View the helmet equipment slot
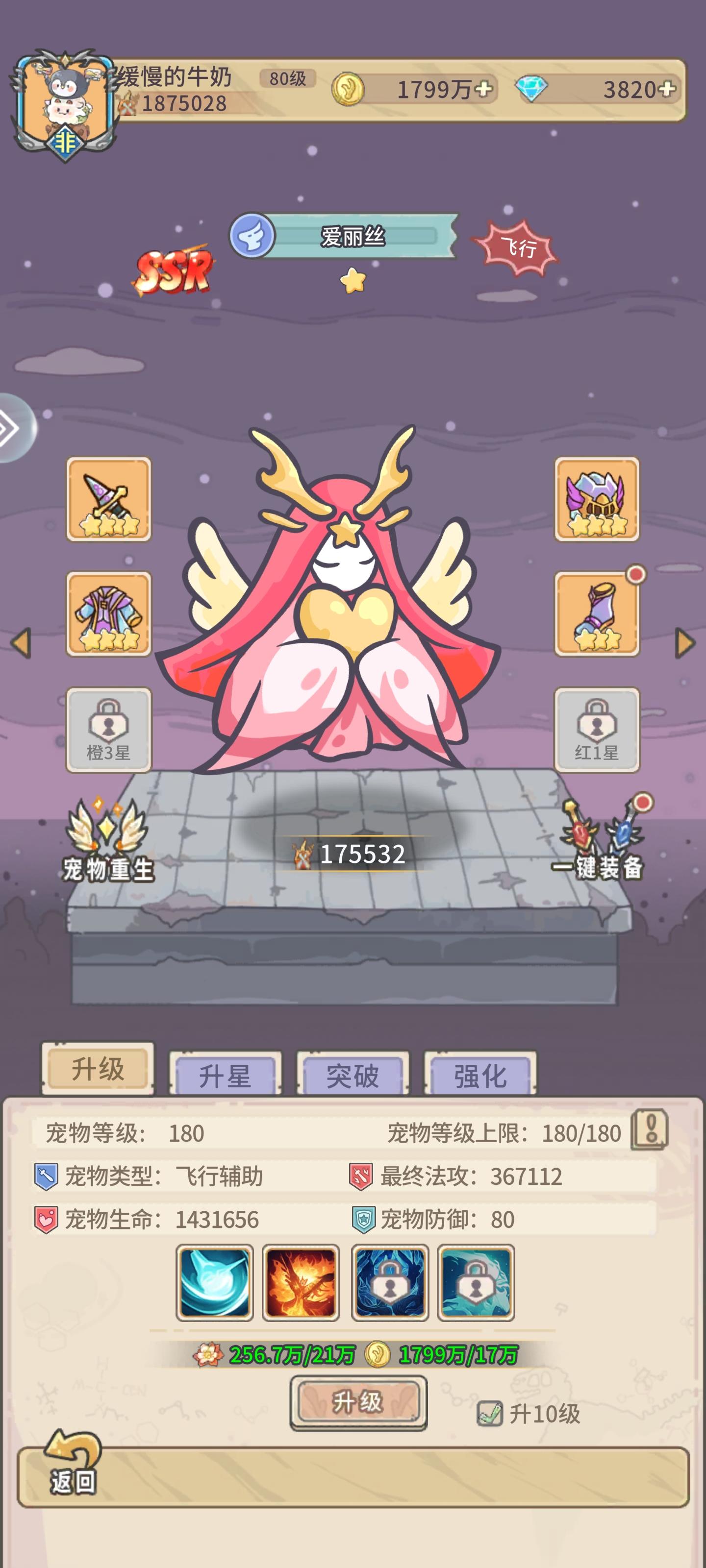This screenshot has height=1568, width=706. (598, 499)
